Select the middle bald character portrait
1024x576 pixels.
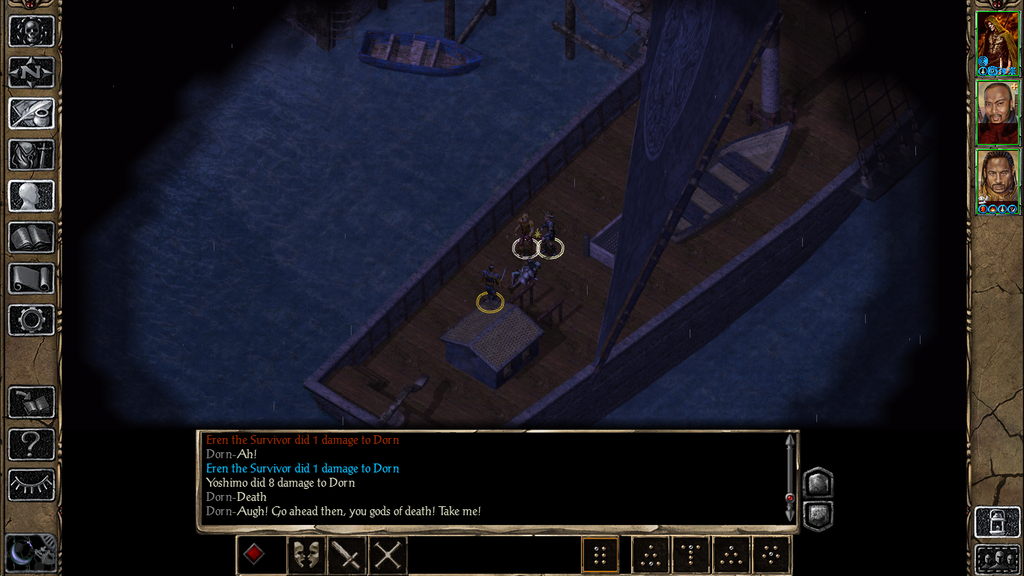(997, 110)
